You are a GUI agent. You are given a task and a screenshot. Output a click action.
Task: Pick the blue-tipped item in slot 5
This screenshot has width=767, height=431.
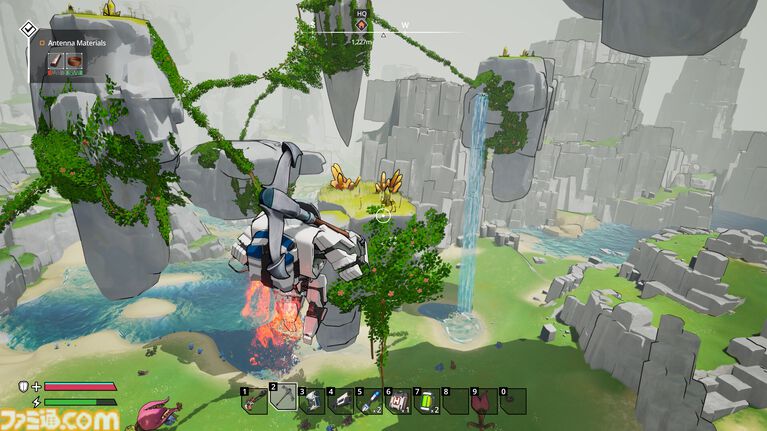click(370, 400)
